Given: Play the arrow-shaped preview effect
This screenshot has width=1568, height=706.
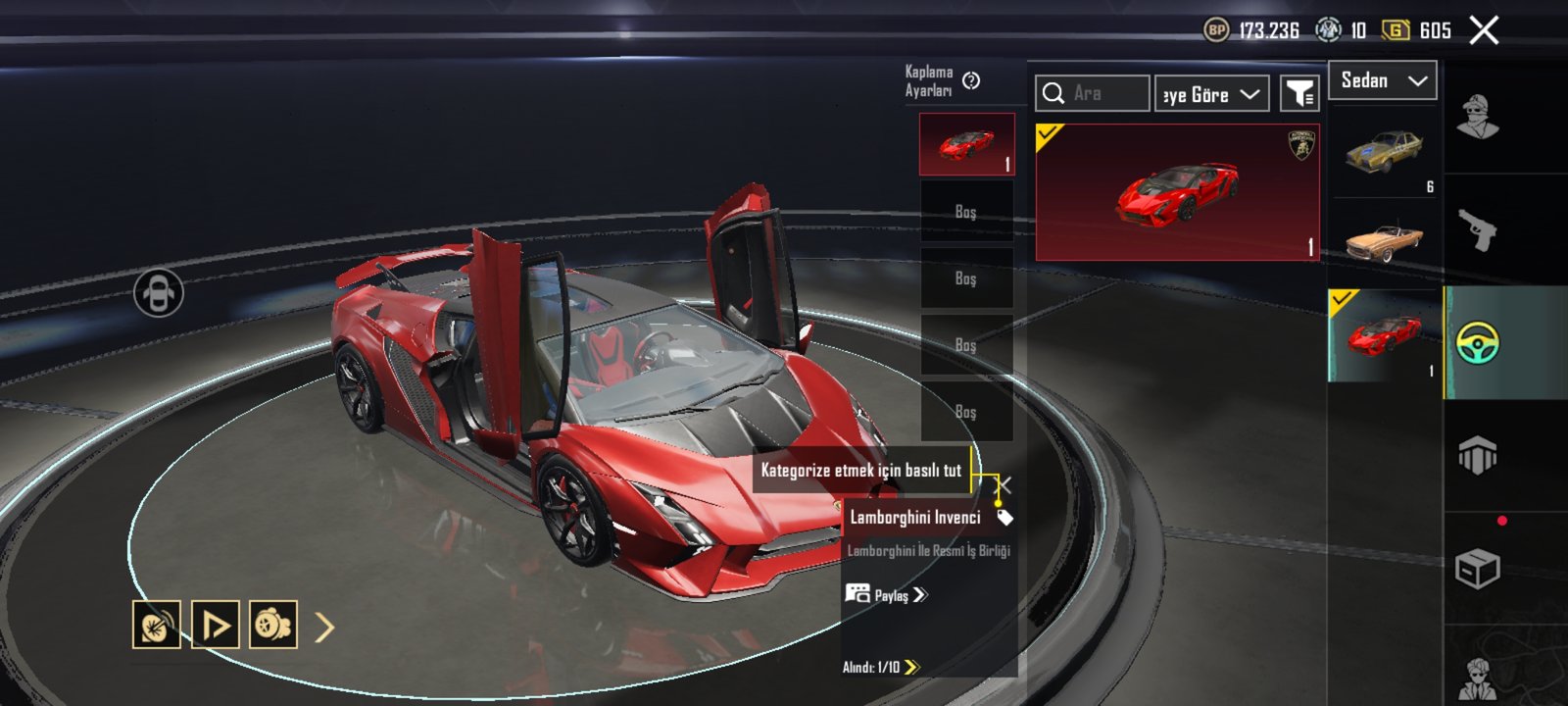Looking at the screenshot, I should click(215, 625).
